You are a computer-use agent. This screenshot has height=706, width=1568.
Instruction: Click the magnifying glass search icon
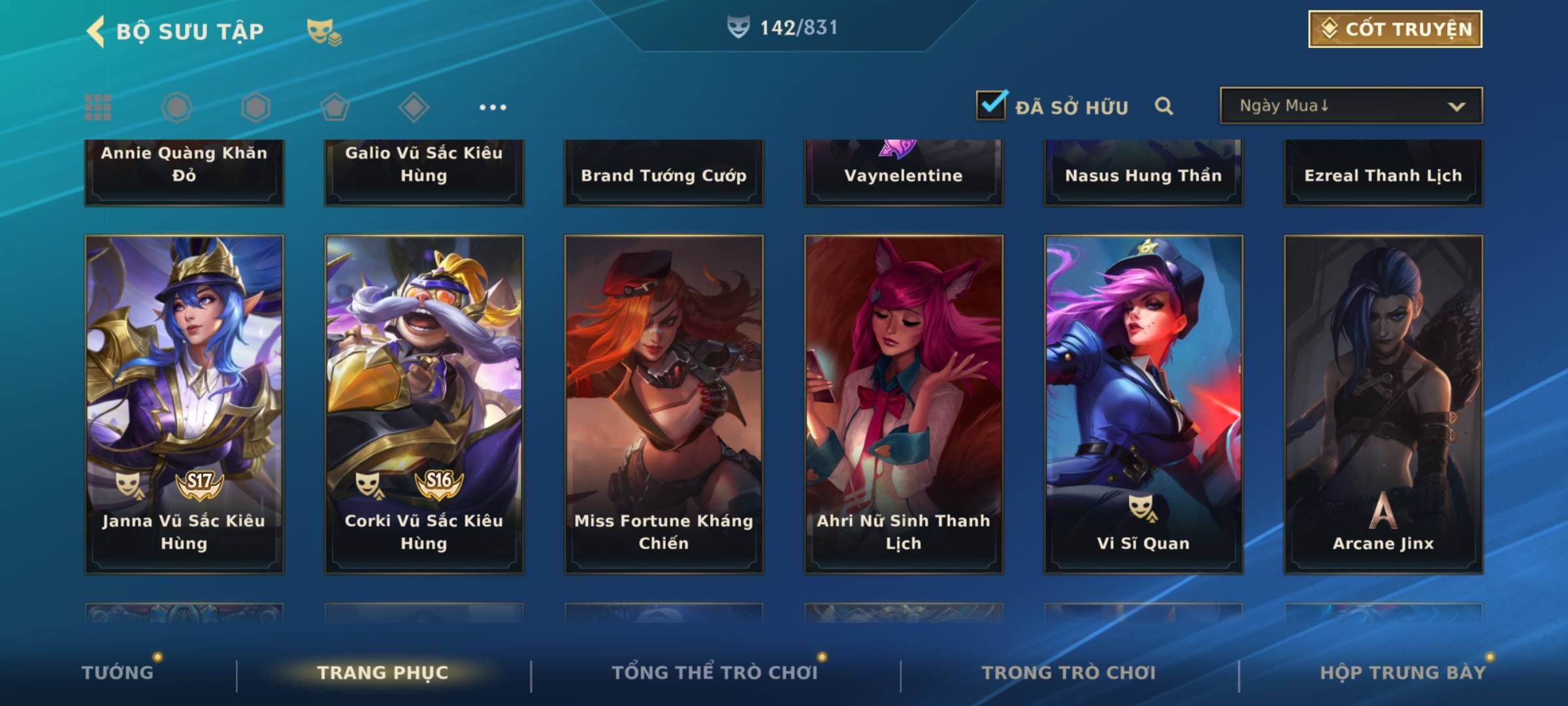(1164, 106)
